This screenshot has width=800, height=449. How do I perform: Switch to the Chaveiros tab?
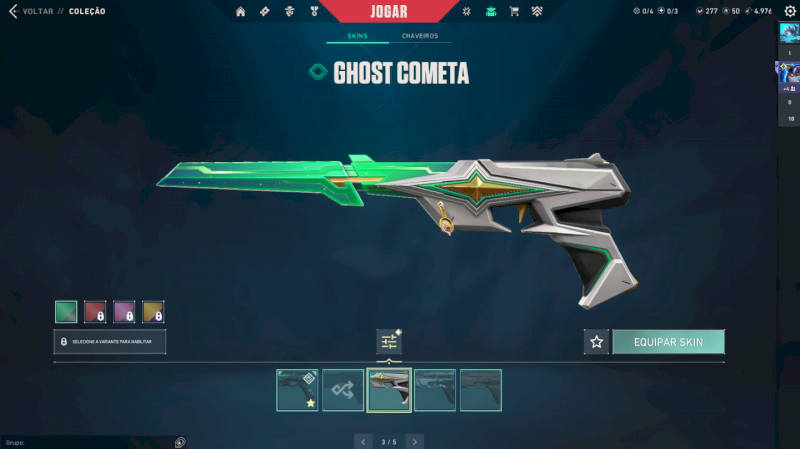[x=420, y=37]
